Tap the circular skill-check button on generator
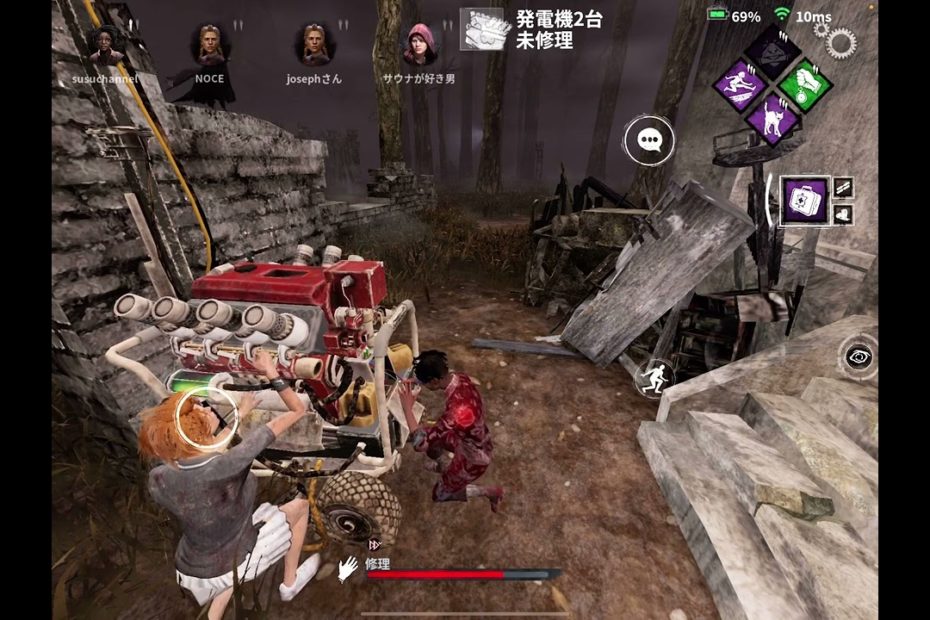Screen dimensions: 930x620 (207, 419)
